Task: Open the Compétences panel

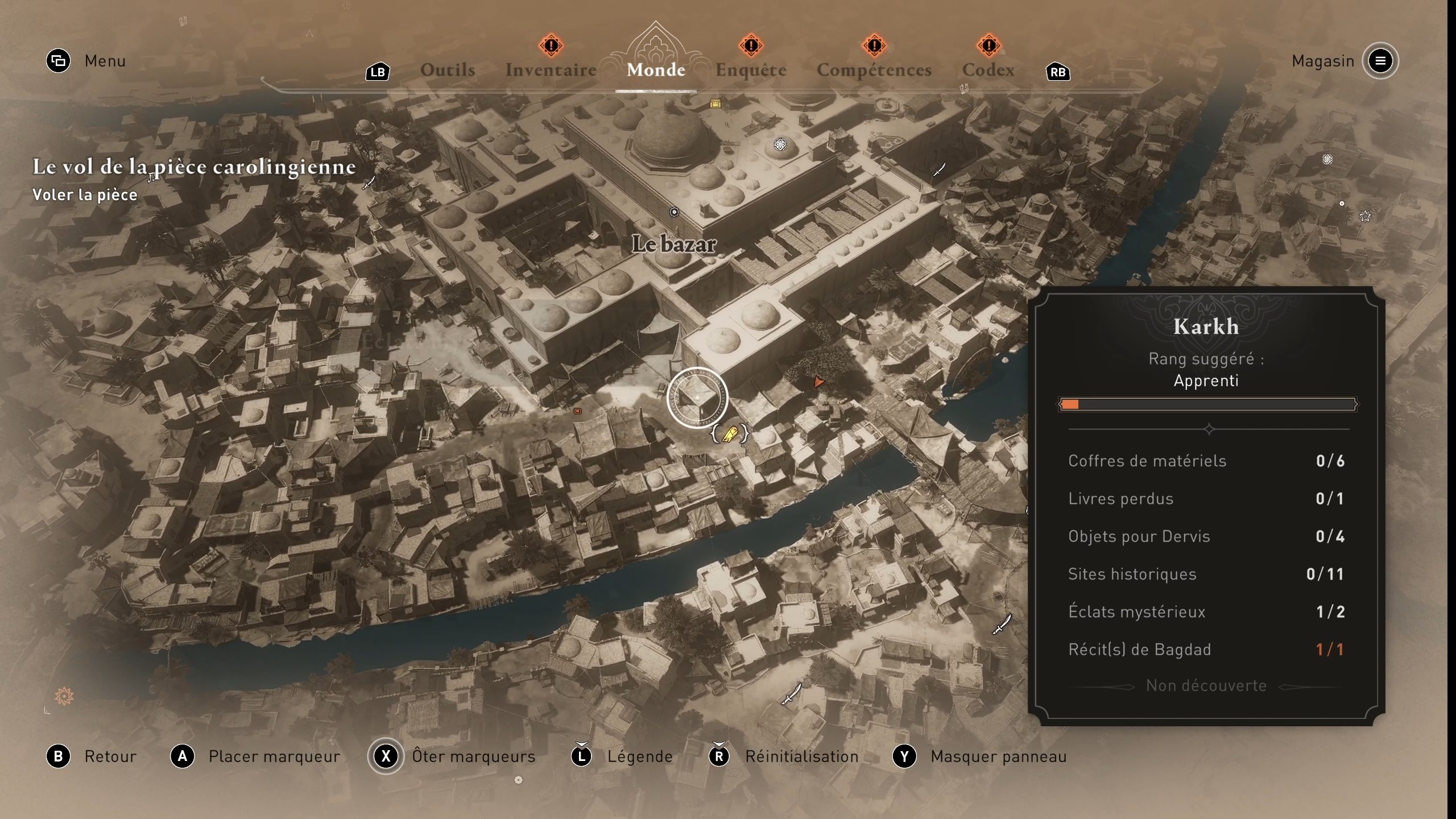Action: 874,70
